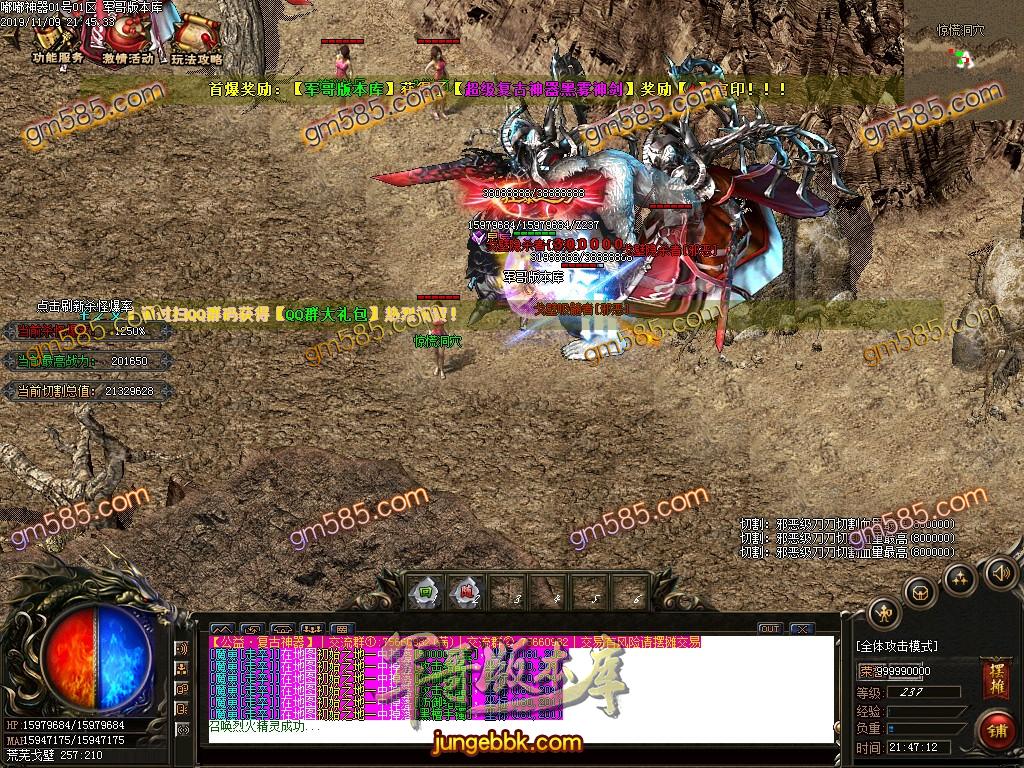Open the 功能服务 function services menu
The image size is (1024, 768).
57,40
